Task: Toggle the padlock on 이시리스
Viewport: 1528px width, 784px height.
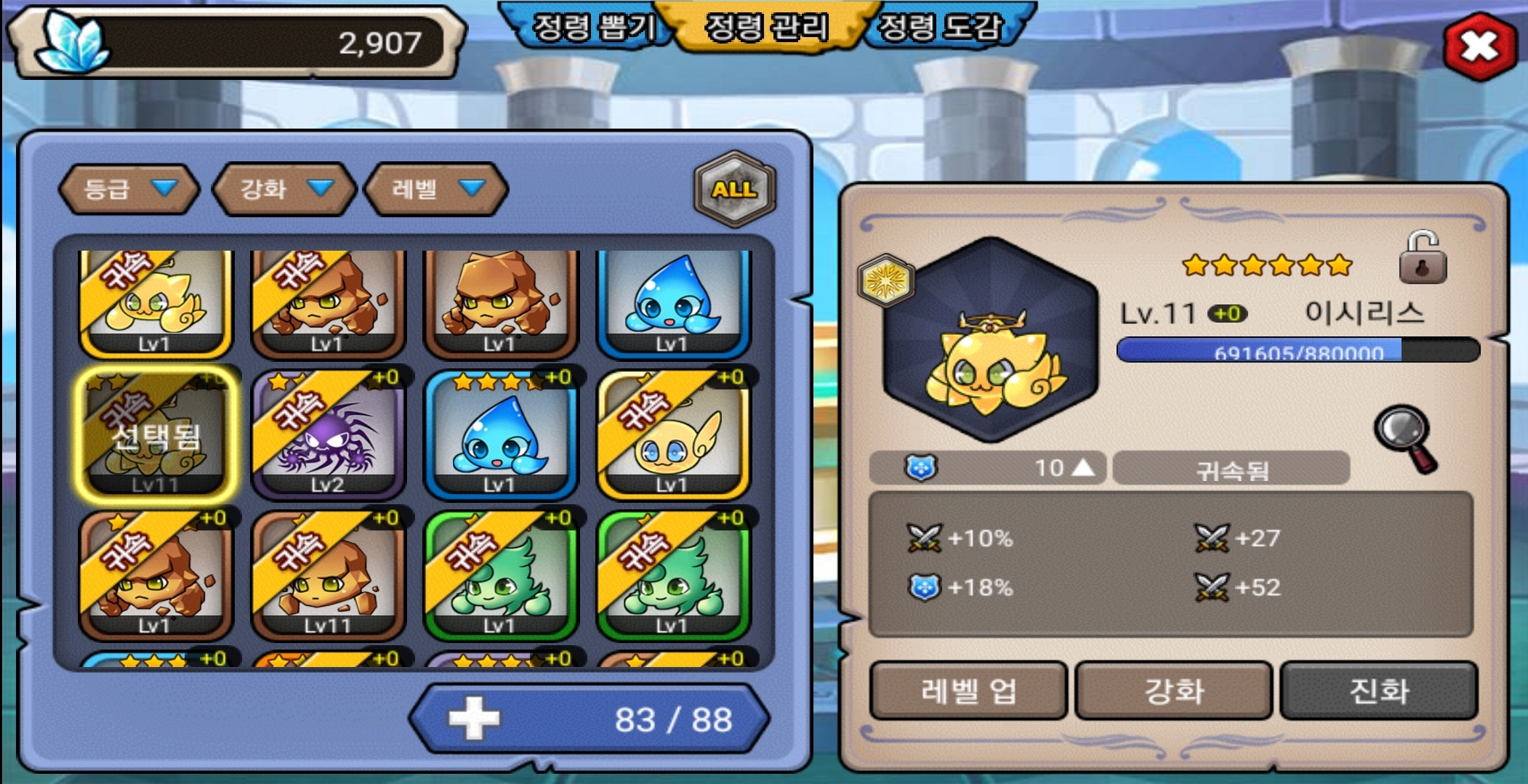Action: 1423,258
